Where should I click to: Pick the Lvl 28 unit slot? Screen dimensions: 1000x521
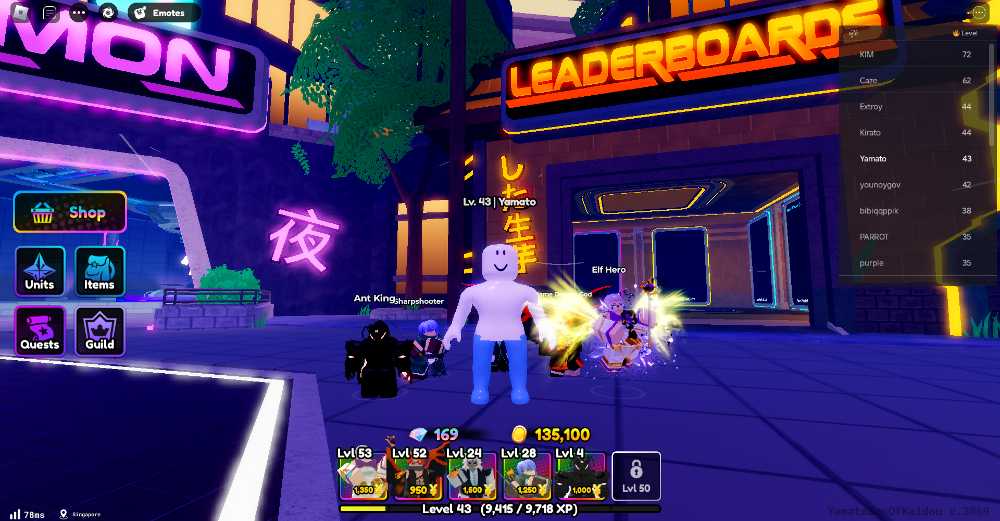click(525, 475)
